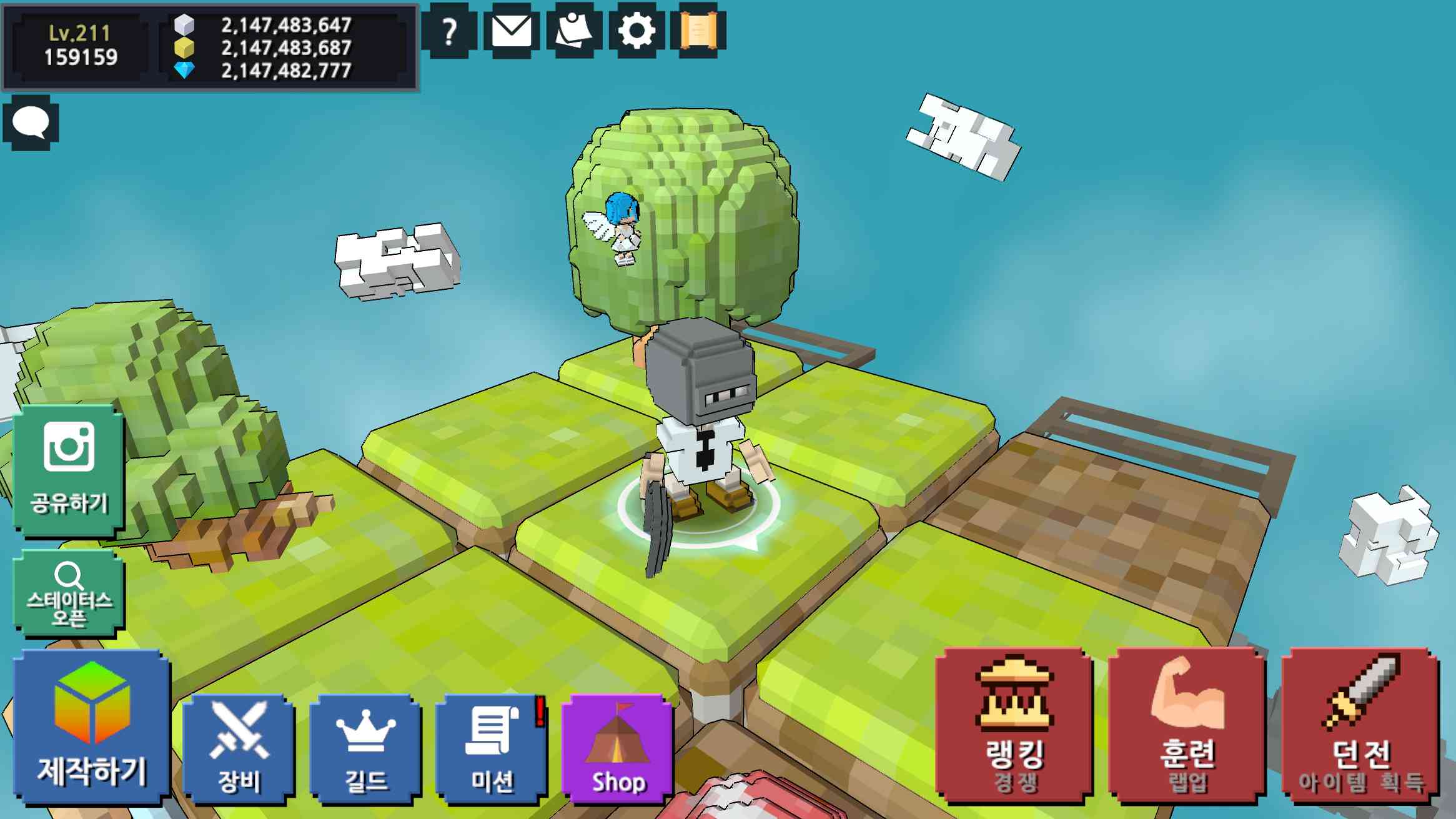Start 훈련 training for level up
This screenshot has width=1456, height=819.
pyautogui.click(x=1187, y=726)
